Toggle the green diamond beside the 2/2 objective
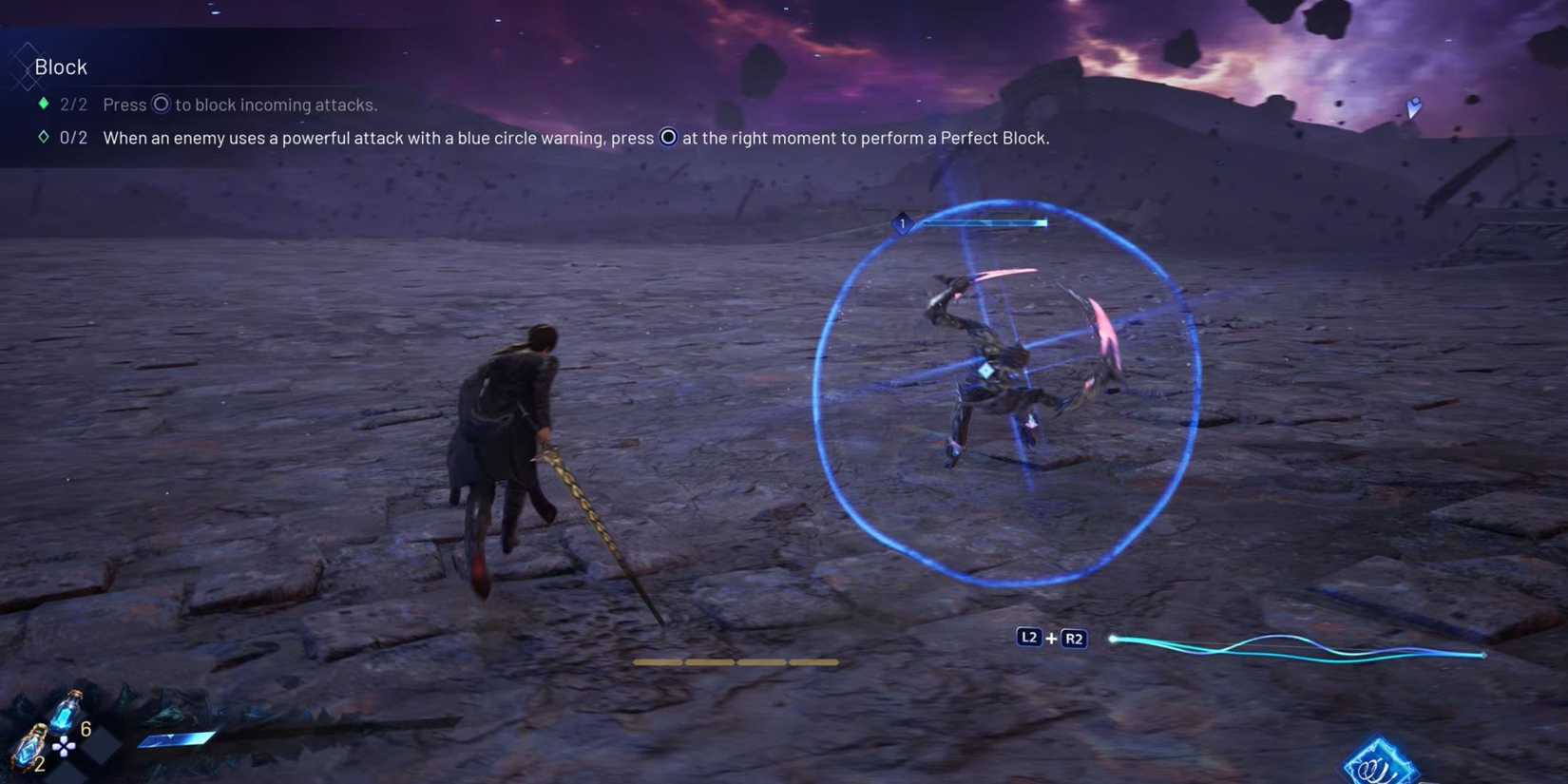The image size is (1568, 784). pyautogui.click(x=42, y=104)
